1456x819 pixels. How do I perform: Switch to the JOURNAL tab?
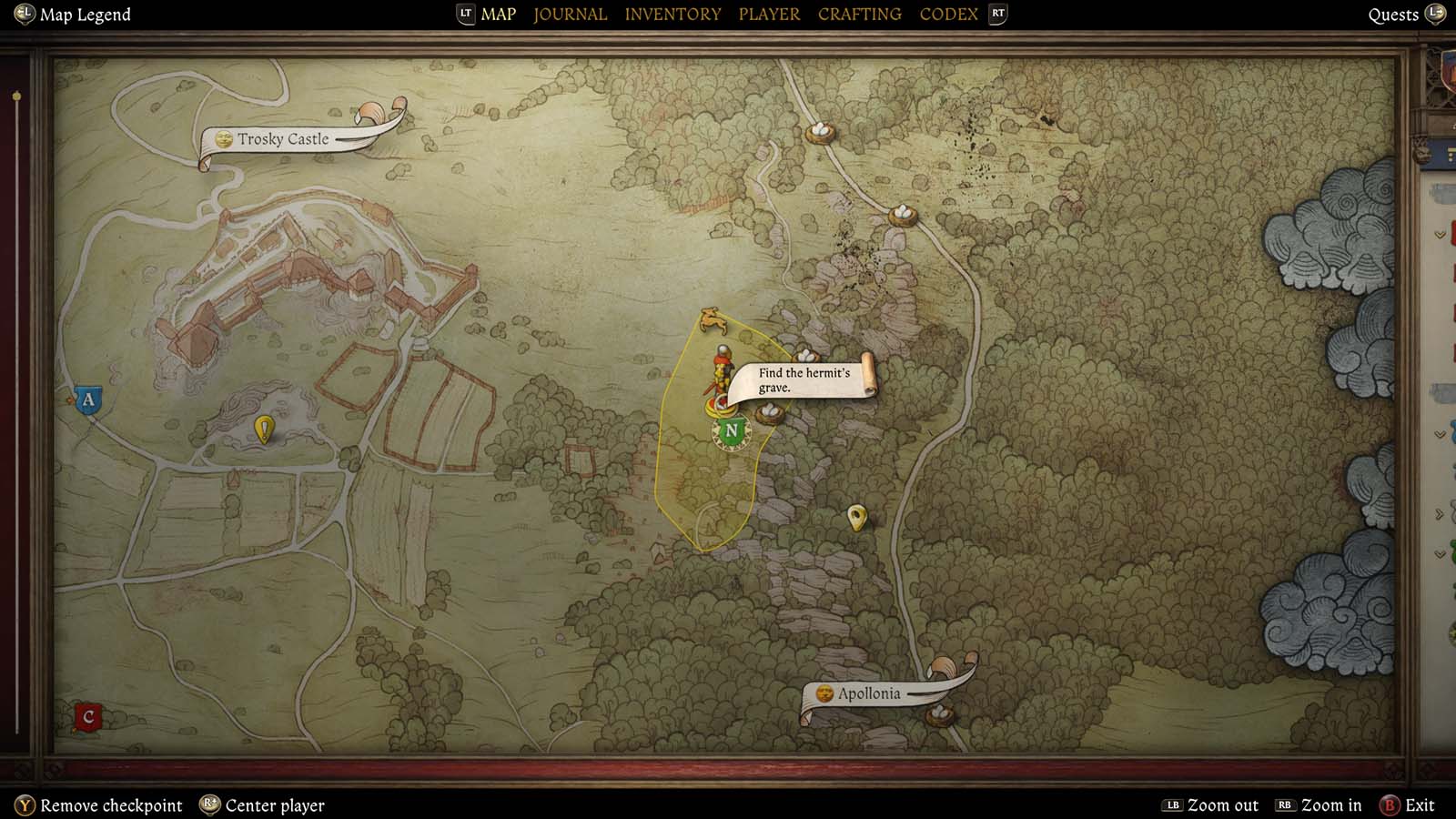tap(570, 14)
